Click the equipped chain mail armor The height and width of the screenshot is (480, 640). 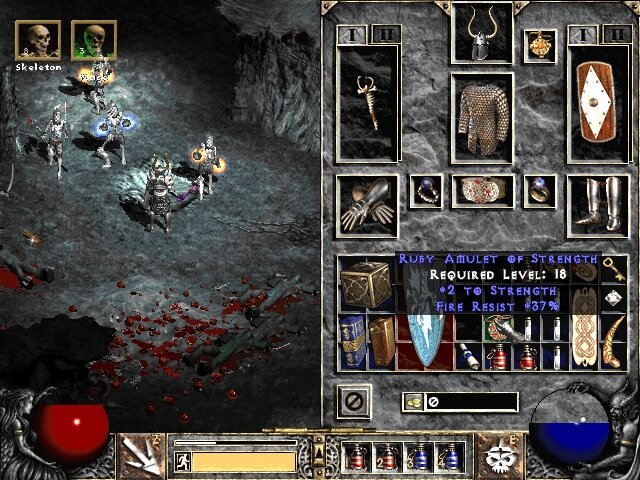[482, 119]
